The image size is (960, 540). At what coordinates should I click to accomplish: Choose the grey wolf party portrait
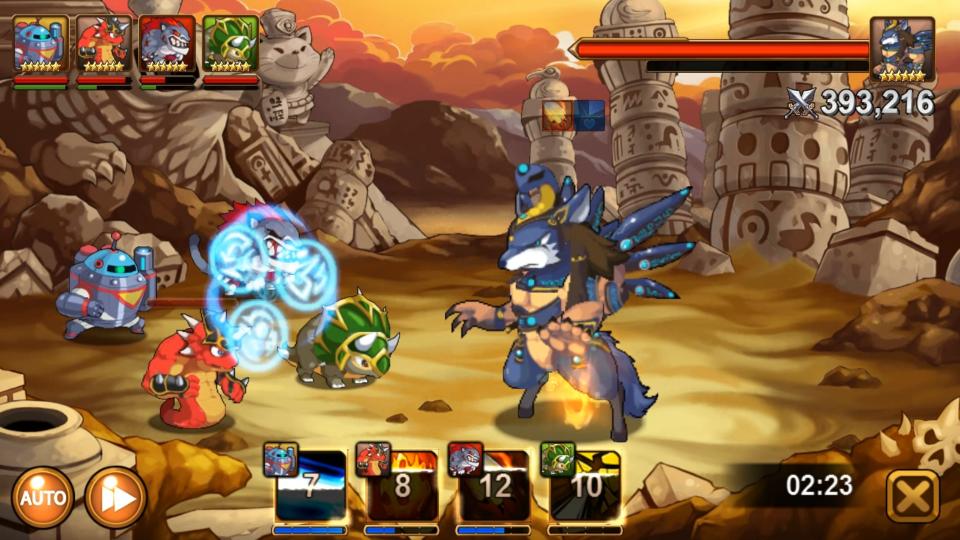pyautogui.click(x=167, y=46)
